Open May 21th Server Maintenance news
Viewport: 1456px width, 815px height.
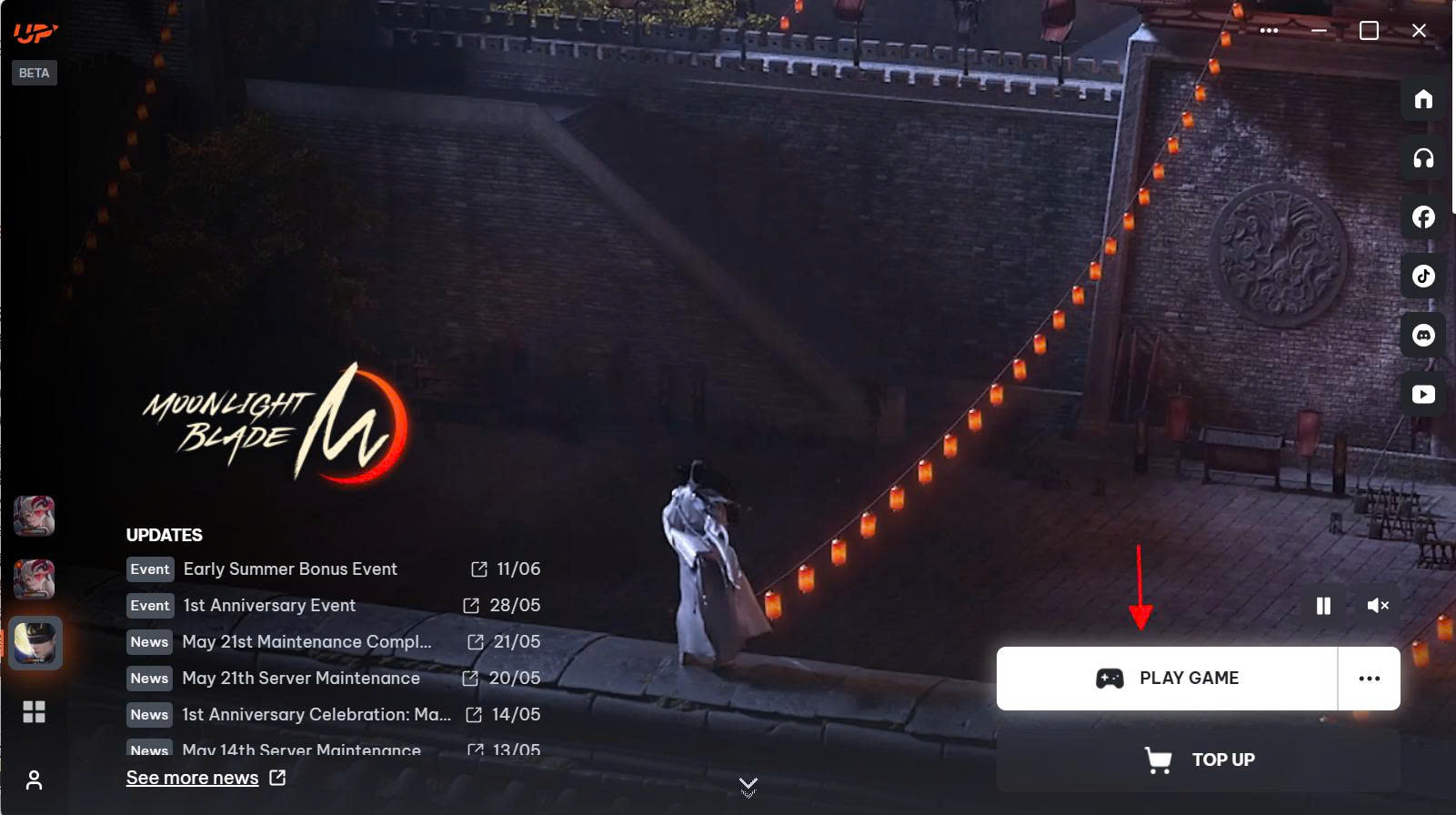301,679
